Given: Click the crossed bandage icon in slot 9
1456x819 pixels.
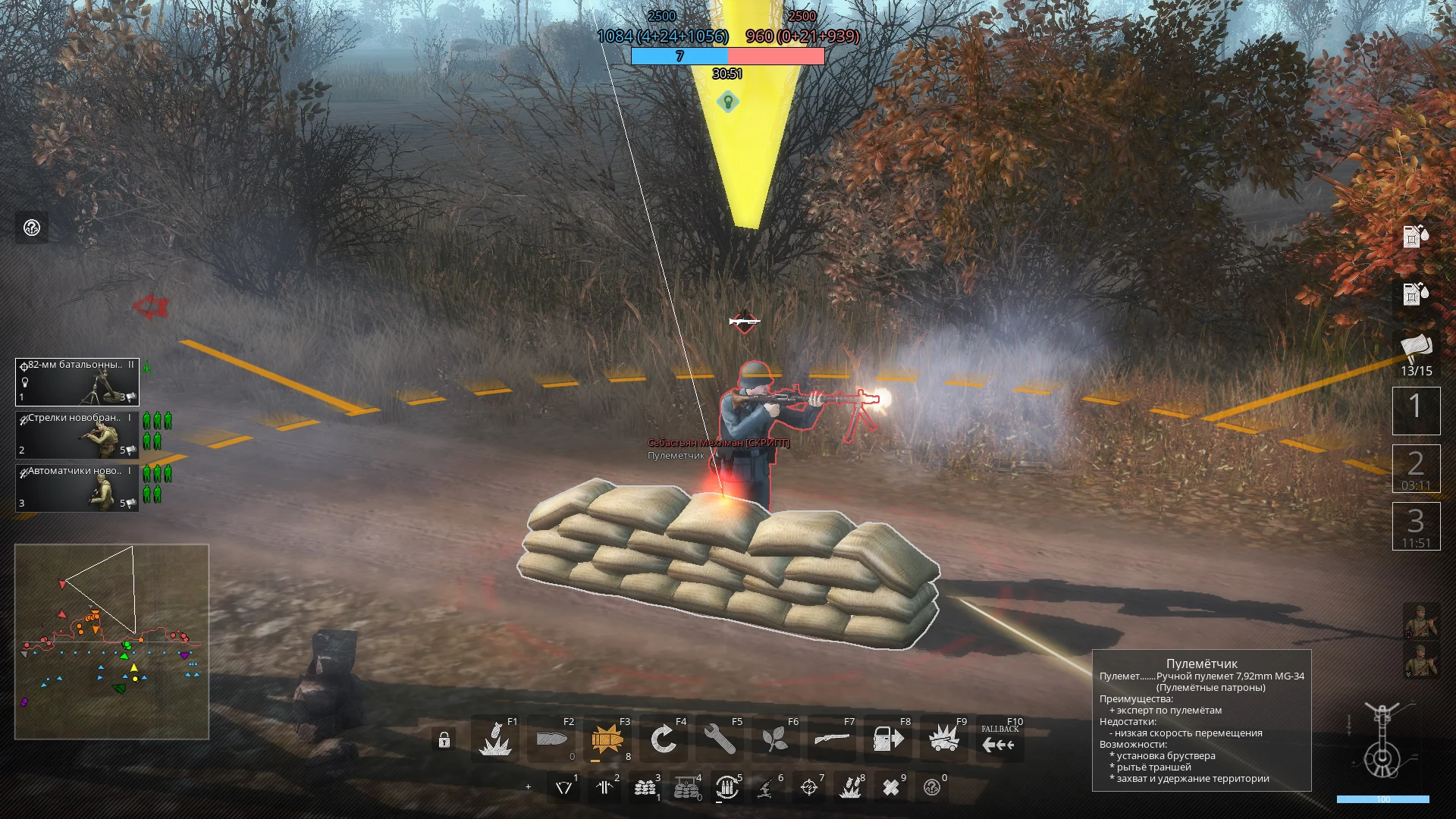Looking at the screenshot, I should 891,789.
